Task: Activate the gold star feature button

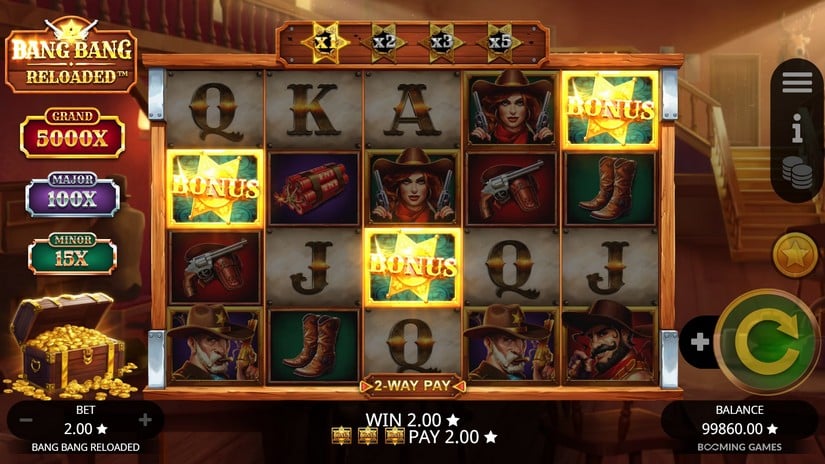Action: pyautogui.click(x=796, y=254)
